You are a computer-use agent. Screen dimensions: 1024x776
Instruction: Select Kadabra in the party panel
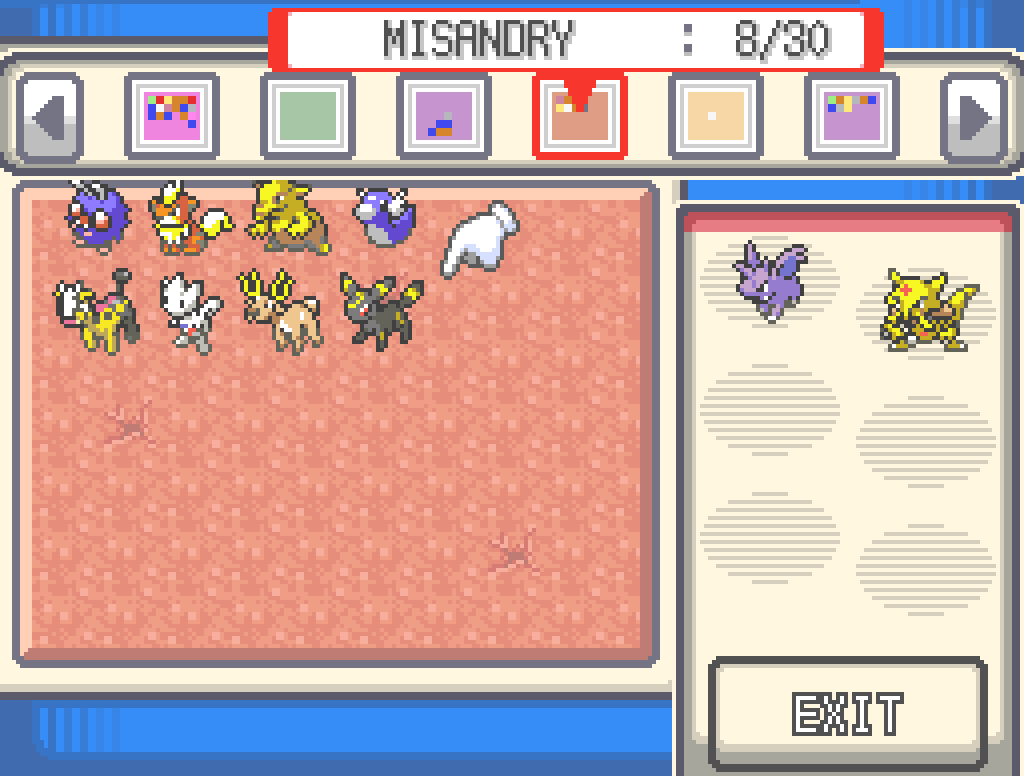(x=925, y=308)
